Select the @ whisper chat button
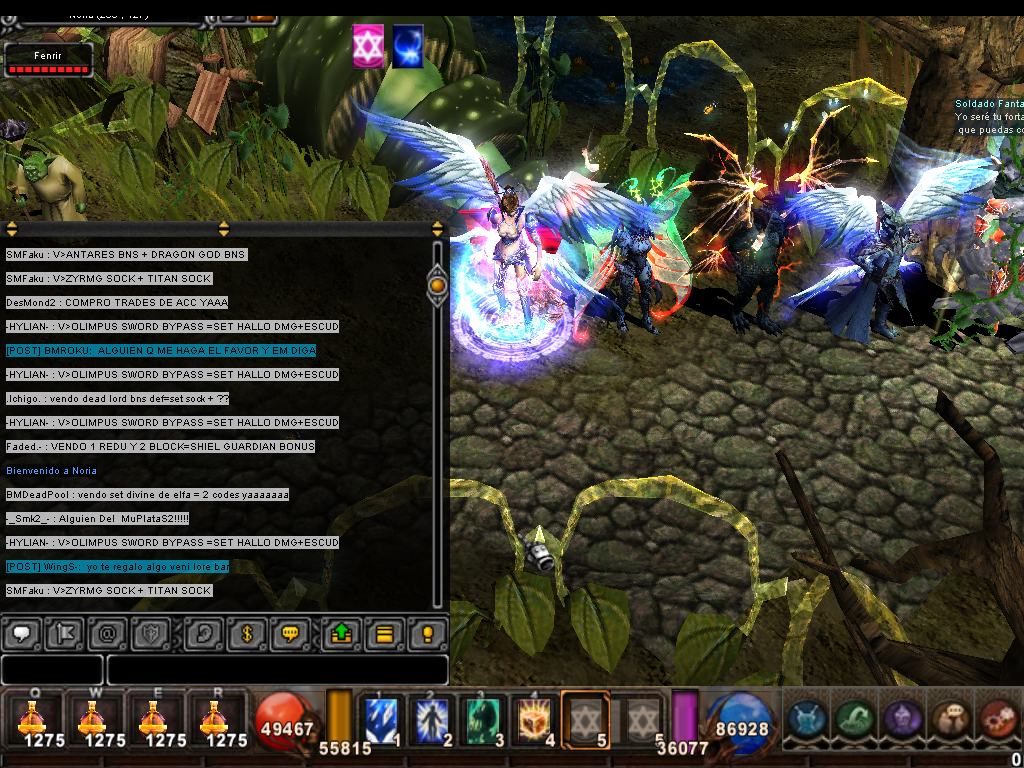 [x=108, y=633]
